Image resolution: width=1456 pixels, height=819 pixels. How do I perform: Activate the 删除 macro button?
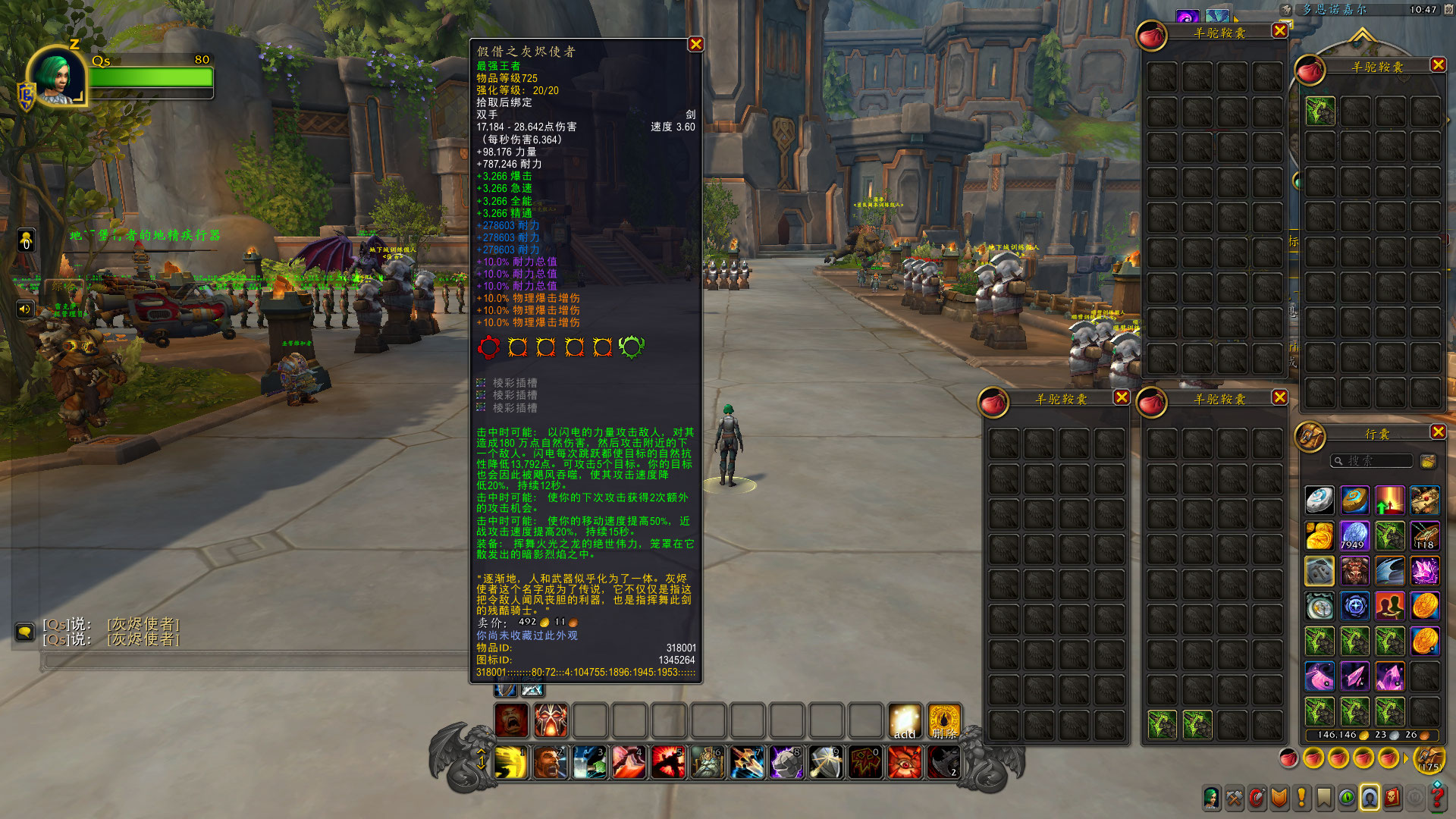point(944,721)
